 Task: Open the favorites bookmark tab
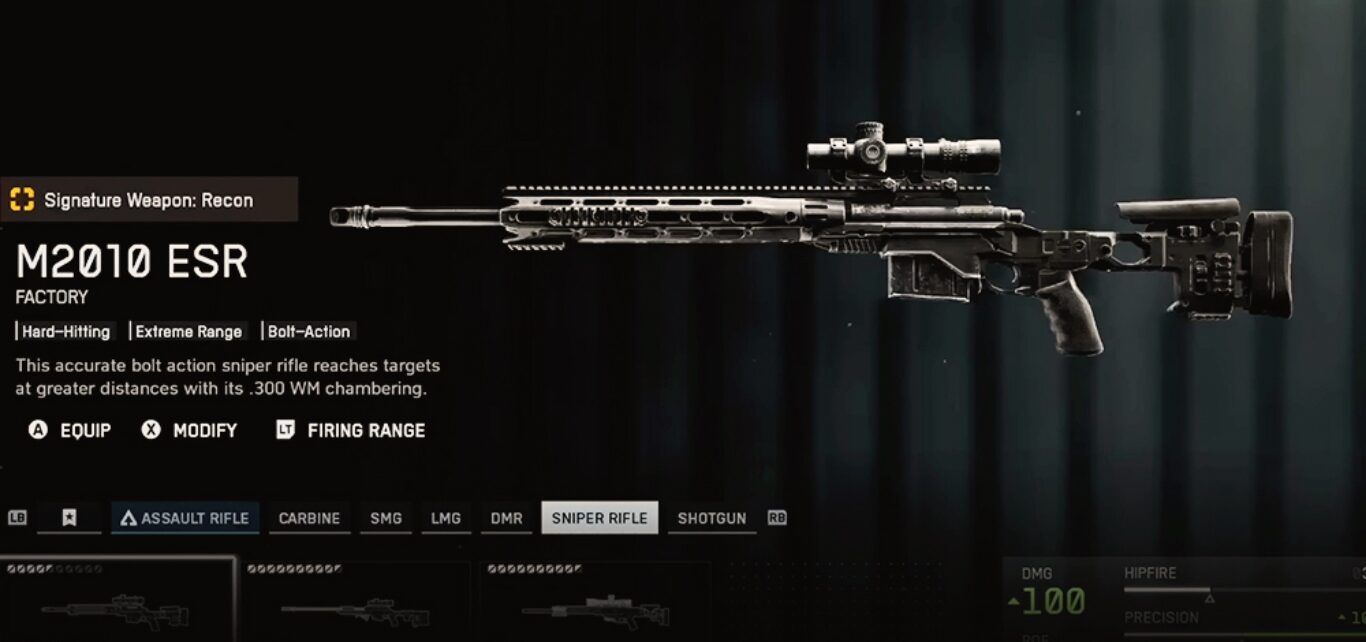(69, 518)
